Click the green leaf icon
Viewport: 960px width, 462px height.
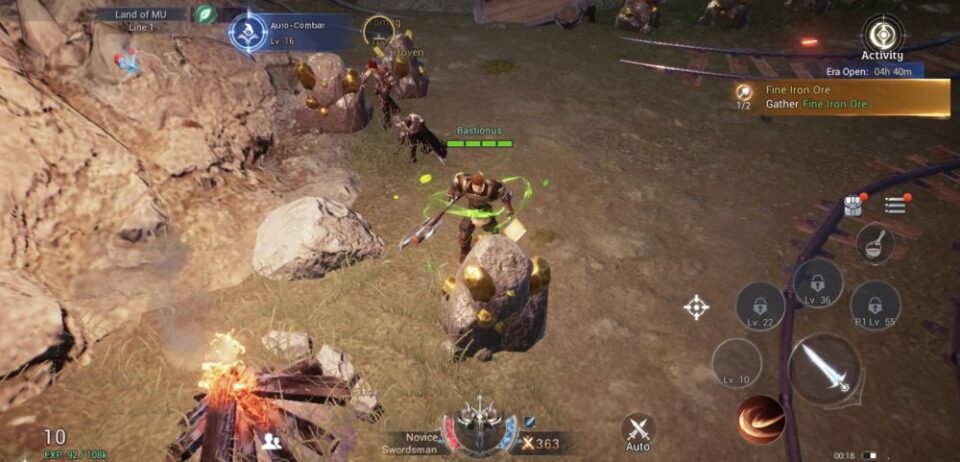click(205, 14)
